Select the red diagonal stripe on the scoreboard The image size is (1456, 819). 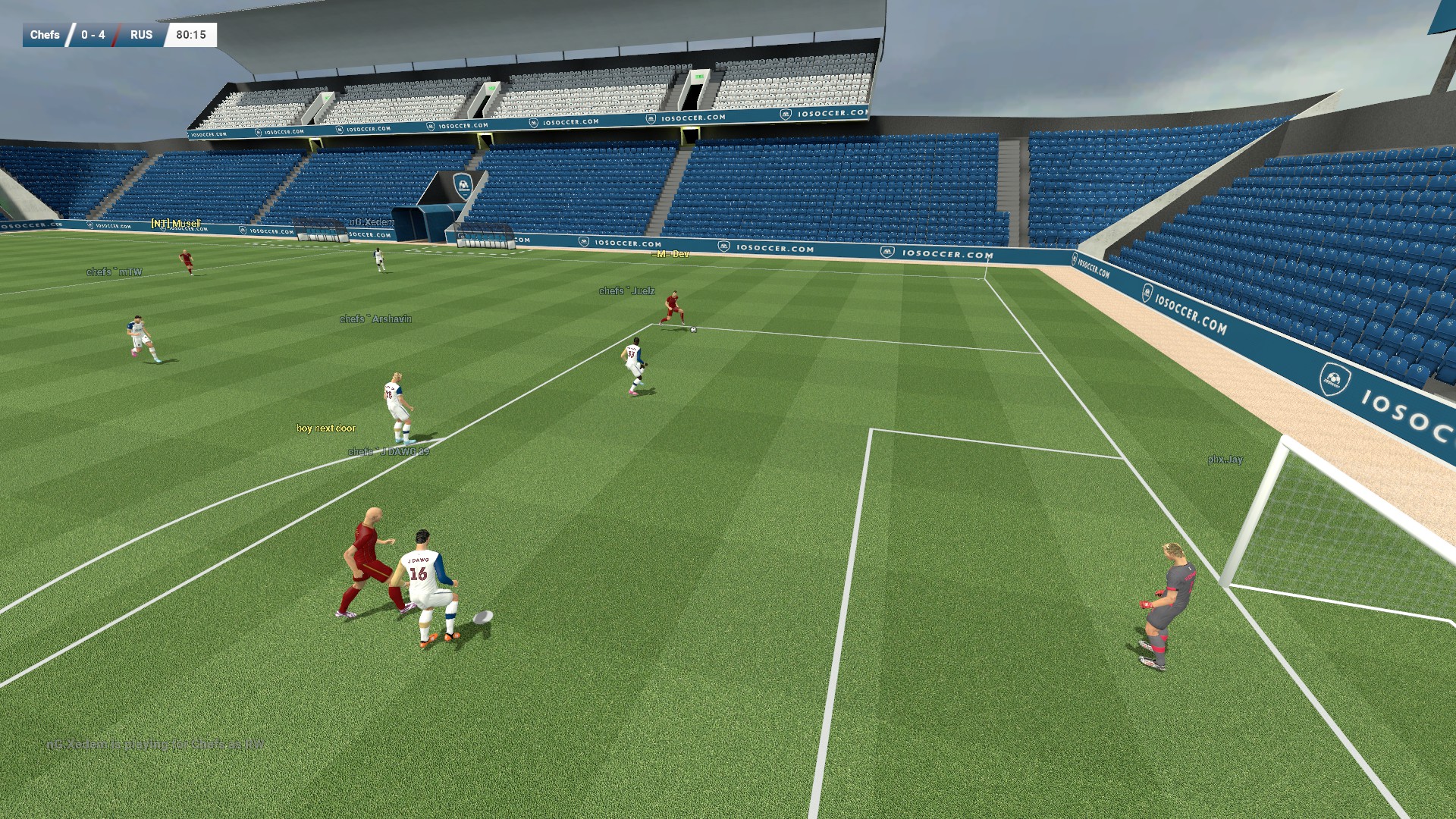(115, 35)
